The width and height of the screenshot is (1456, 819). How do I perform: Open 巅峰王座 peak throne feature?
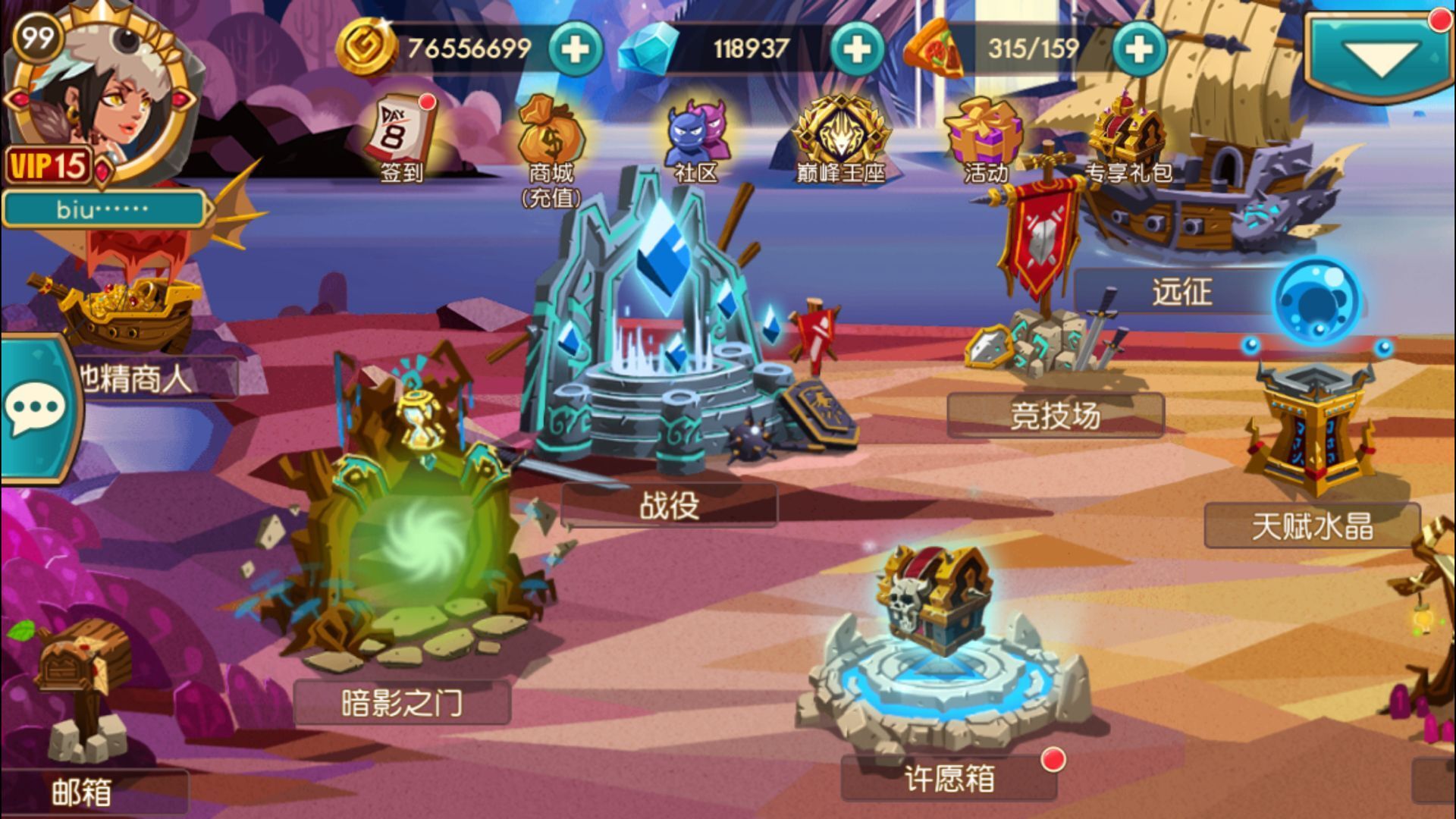pos(842,129)
